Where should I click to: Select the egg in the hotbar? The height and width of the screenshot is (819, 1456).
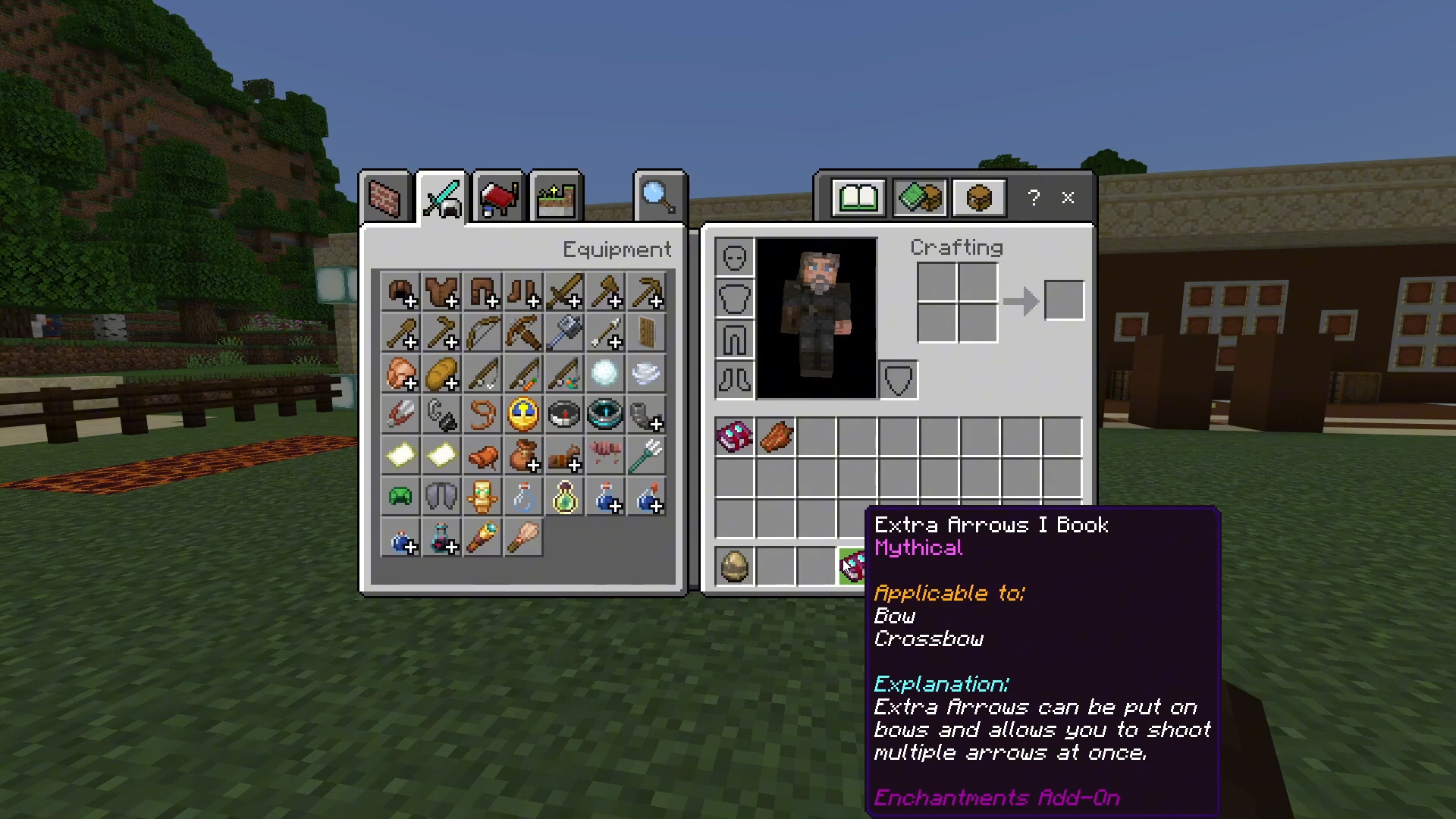[734, 566]
